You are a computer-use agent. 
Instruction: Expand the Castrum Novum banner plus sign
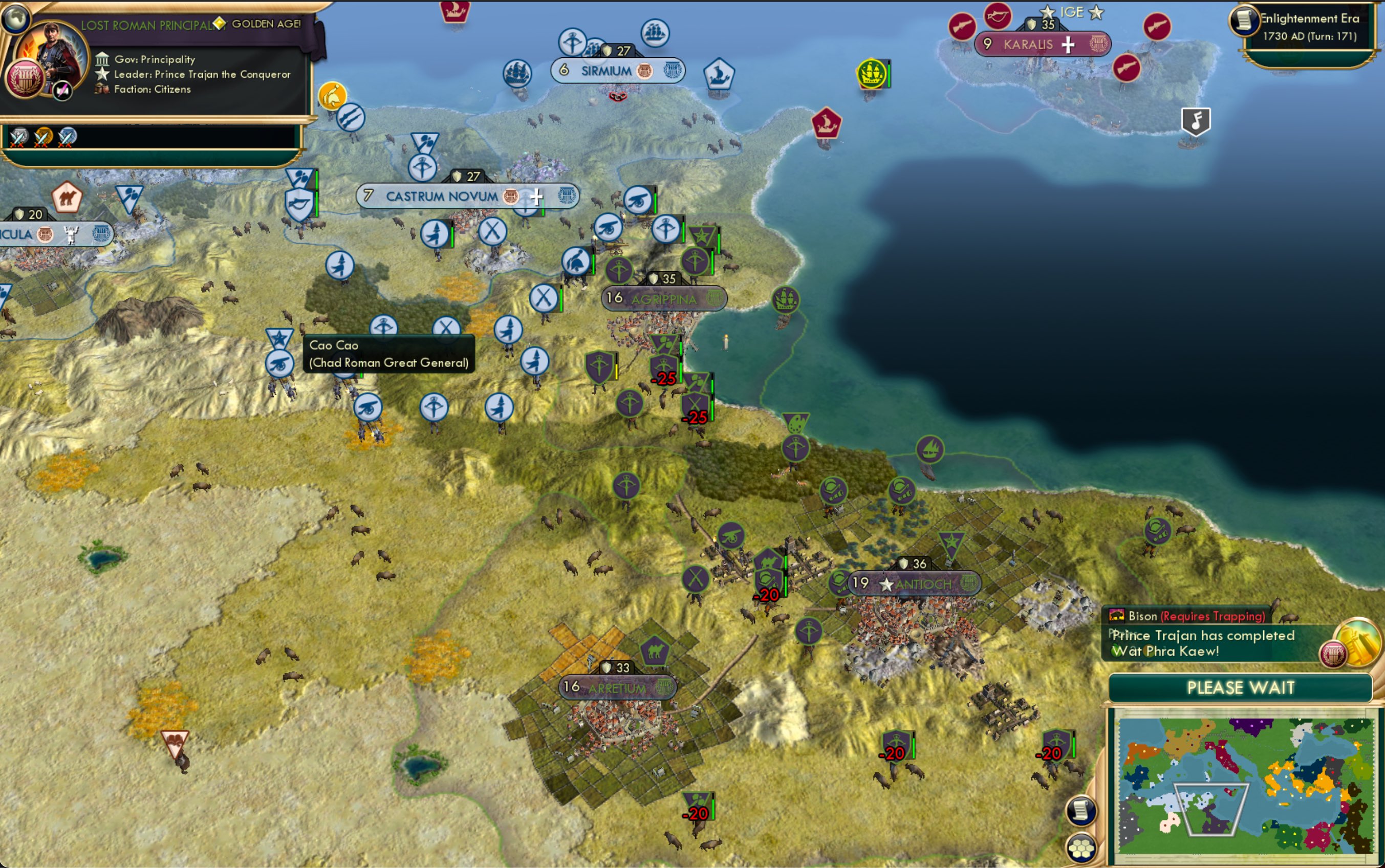pos(538,197)
